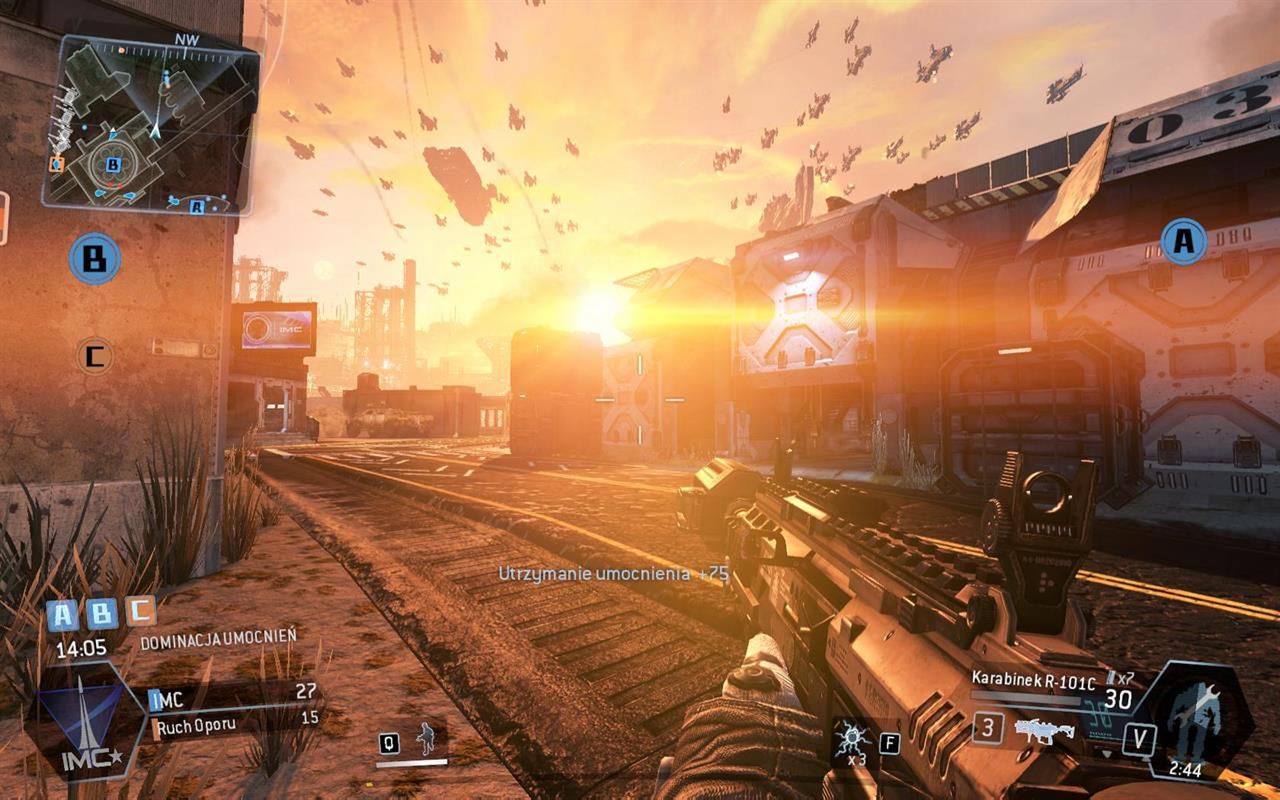1280x800 pixels.
Task: Activate the cloak pilot ability icon
Action: (x=426, y=740)
